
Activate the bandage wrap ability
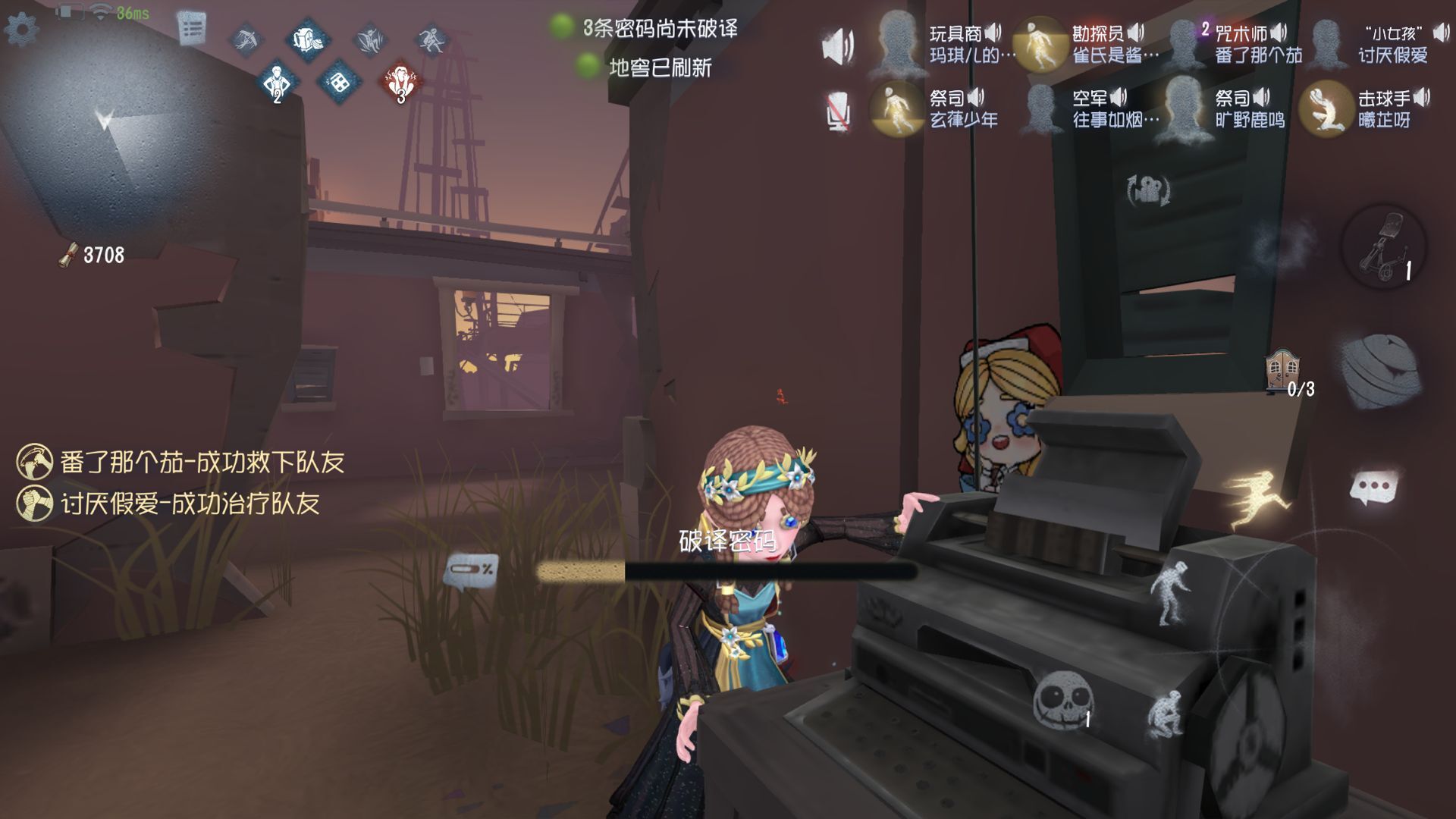click(x=1380, y=372)
